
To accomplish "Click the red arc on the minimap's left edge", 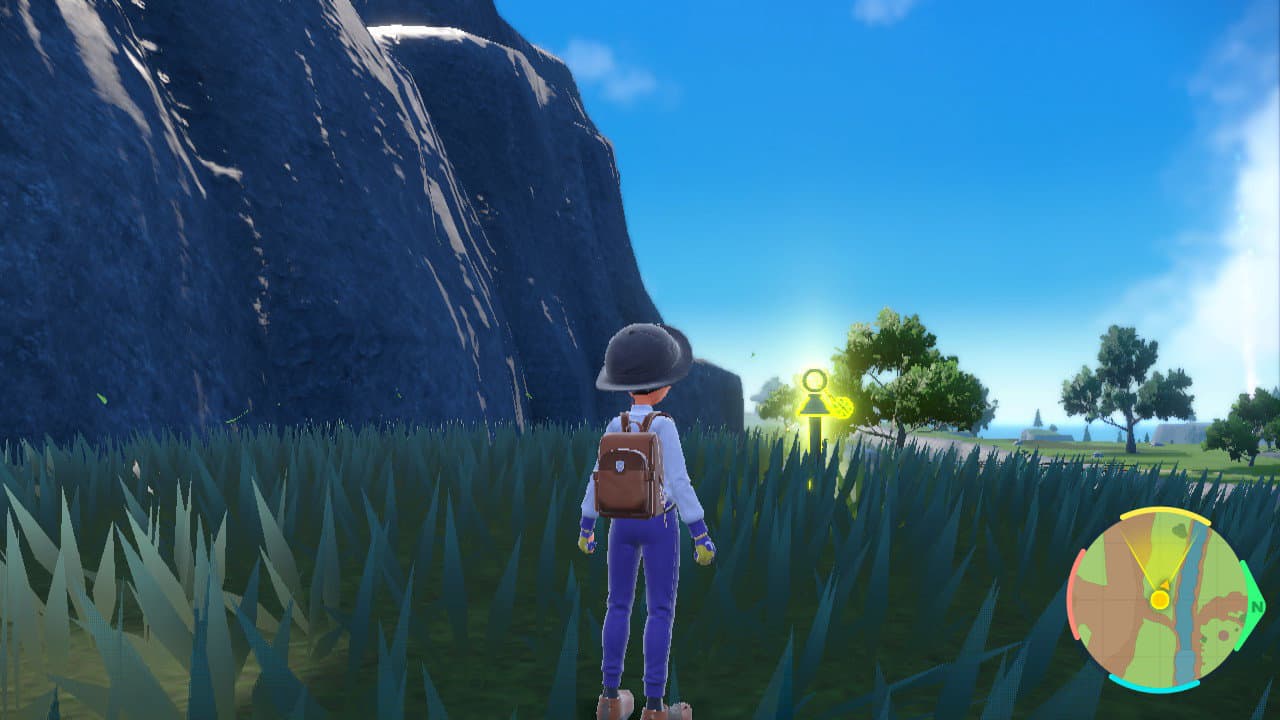I will tap(1074, 595).
